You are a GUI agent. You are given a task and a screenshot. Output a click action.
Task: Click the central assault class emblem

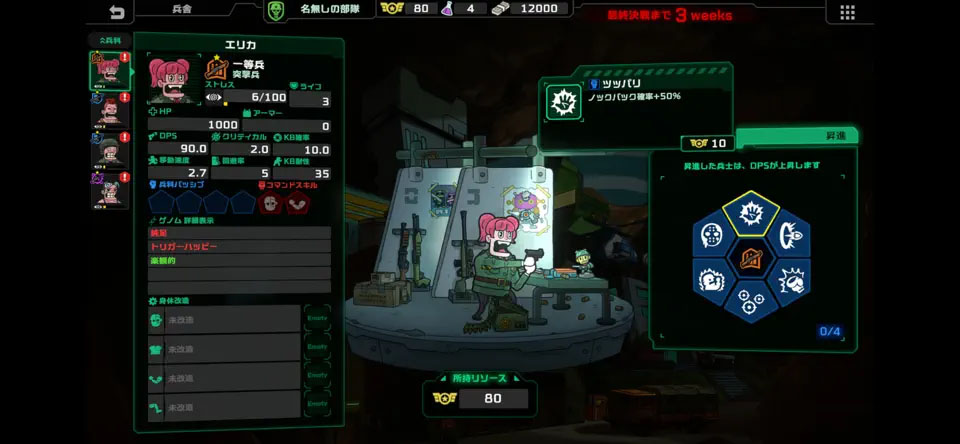751,259
